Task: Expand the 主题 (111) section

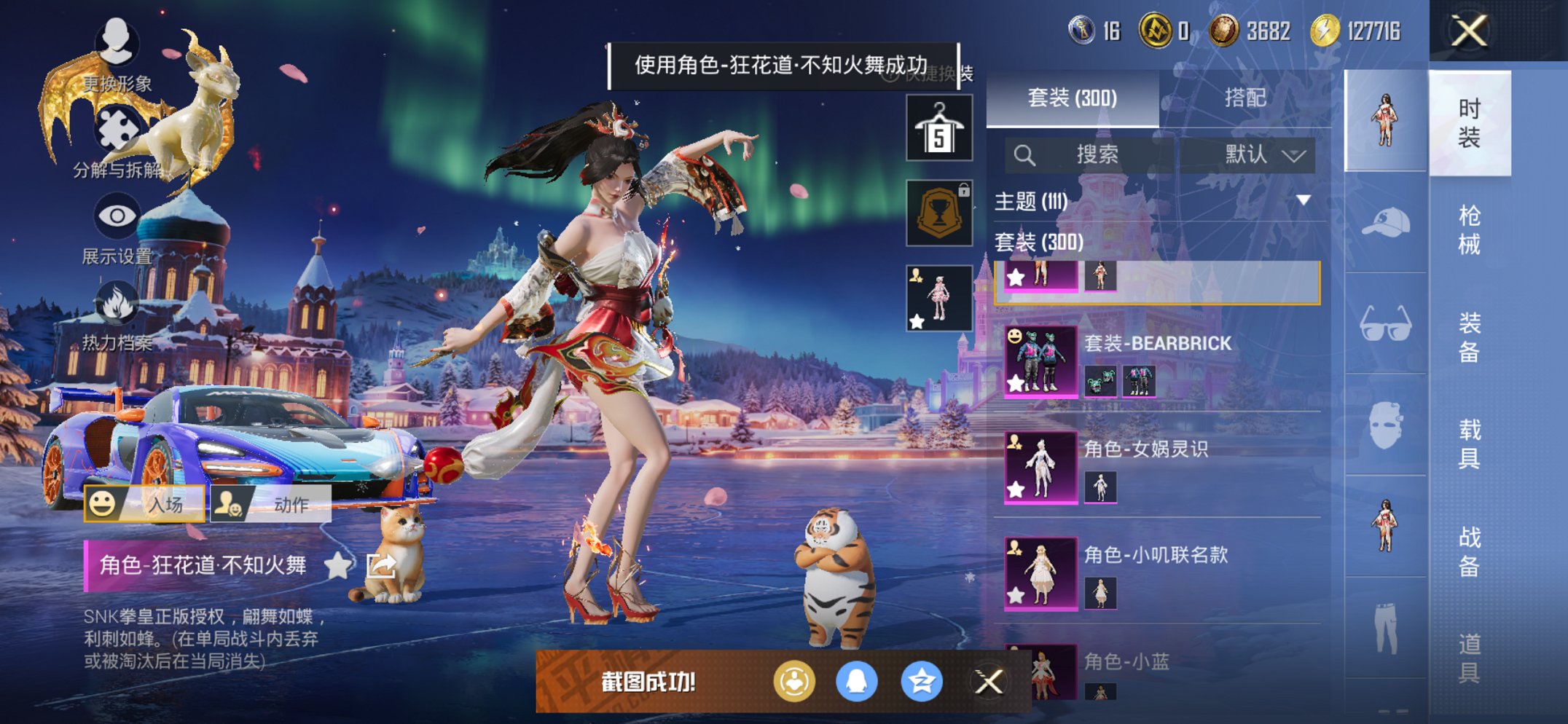Action: (x=1303, y=200)
